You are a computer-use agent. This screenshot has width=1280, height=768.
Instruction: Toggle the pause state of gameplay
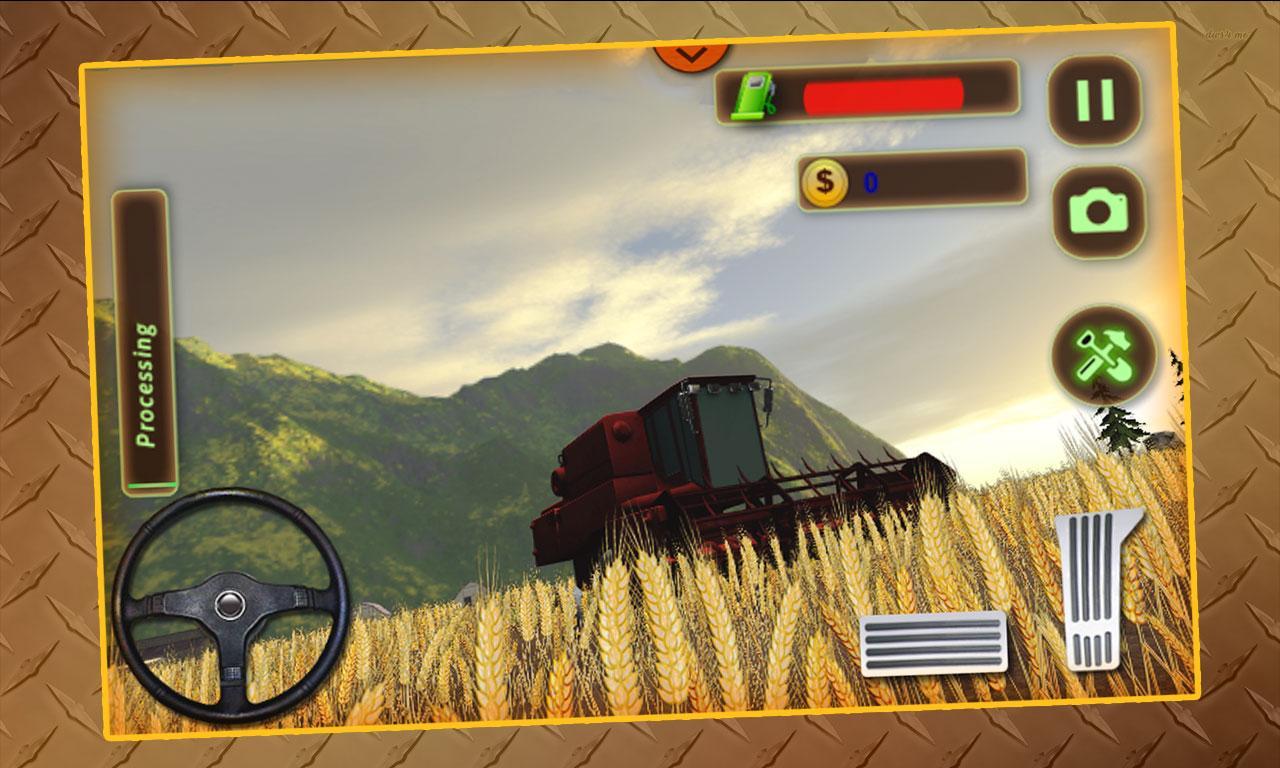click(1093, 99)
